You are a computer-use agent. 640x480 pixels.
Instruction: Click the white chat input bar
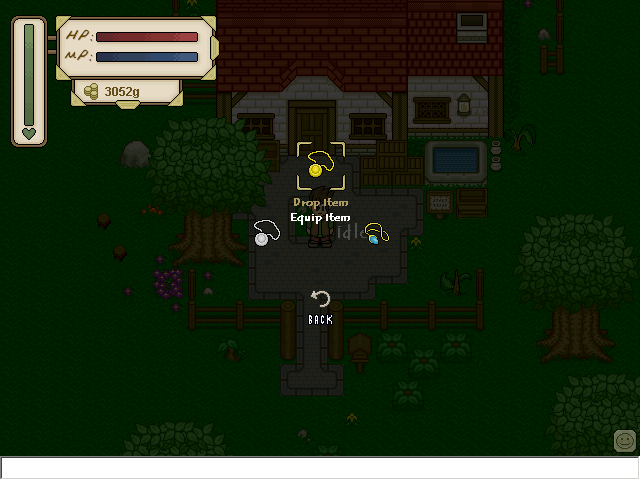coord(320,468)
